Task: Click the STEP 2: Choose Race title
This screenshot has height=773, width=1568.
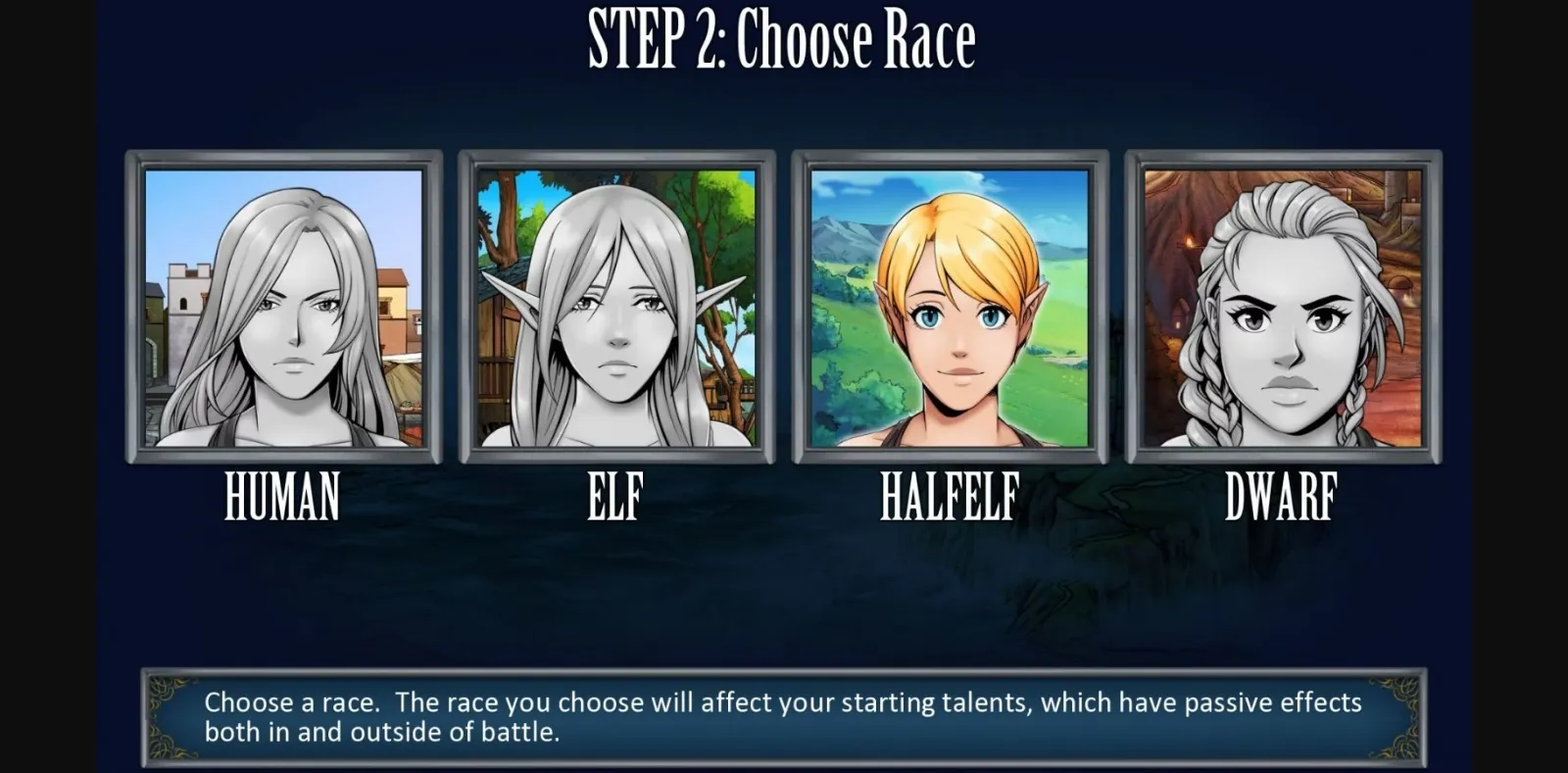Action: point(781,37)
